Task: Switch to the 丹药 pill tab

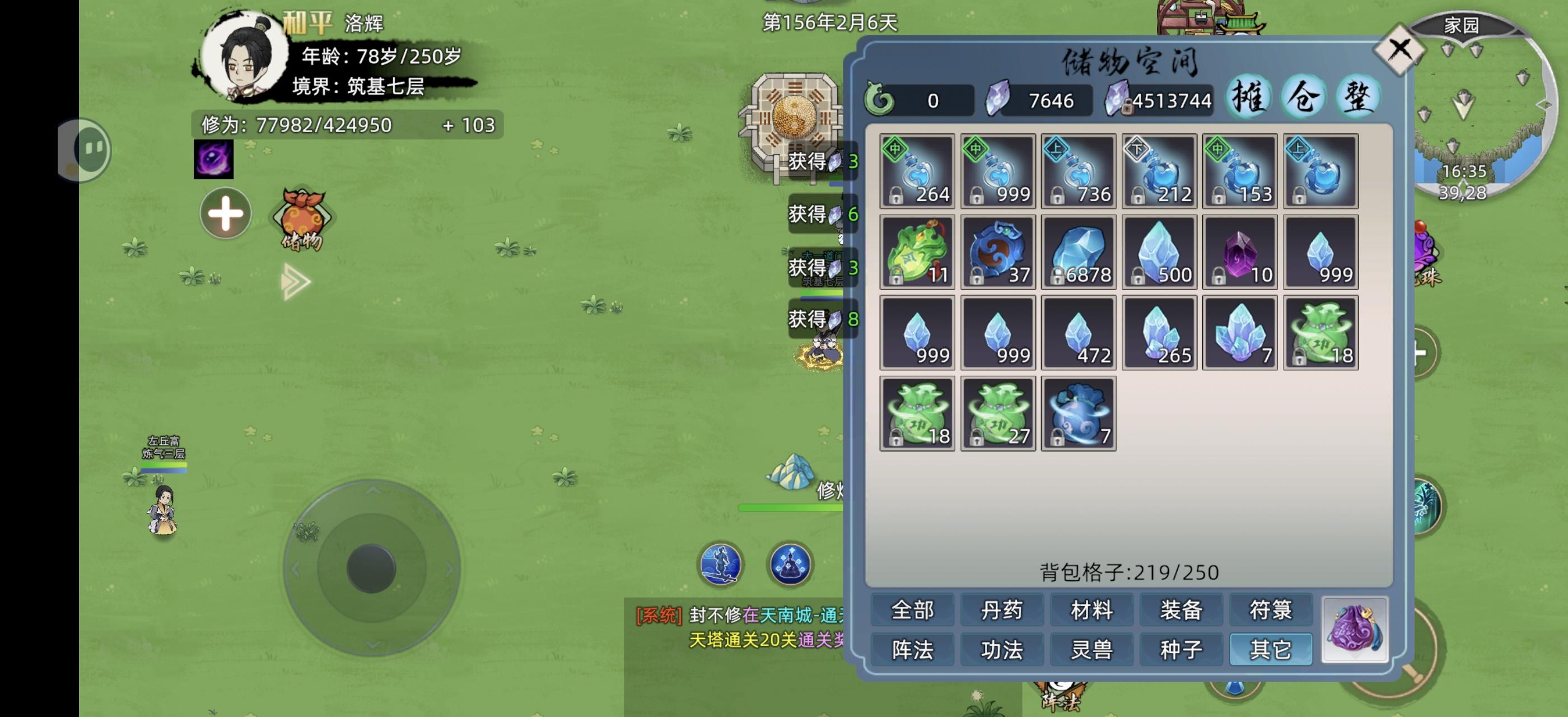Action: 1001,610
